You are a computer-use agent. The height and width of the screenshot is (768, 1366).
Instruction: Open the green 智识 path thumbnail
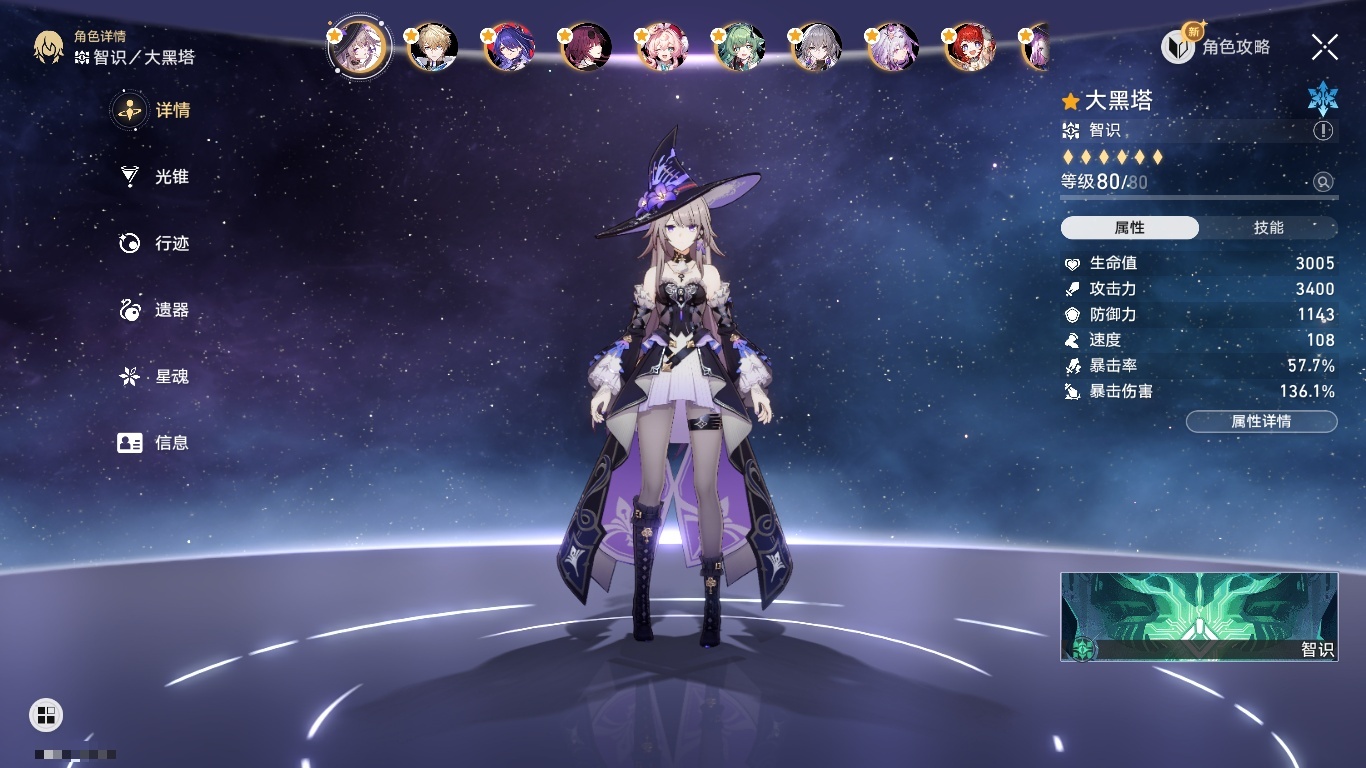tap(1199, 616)
